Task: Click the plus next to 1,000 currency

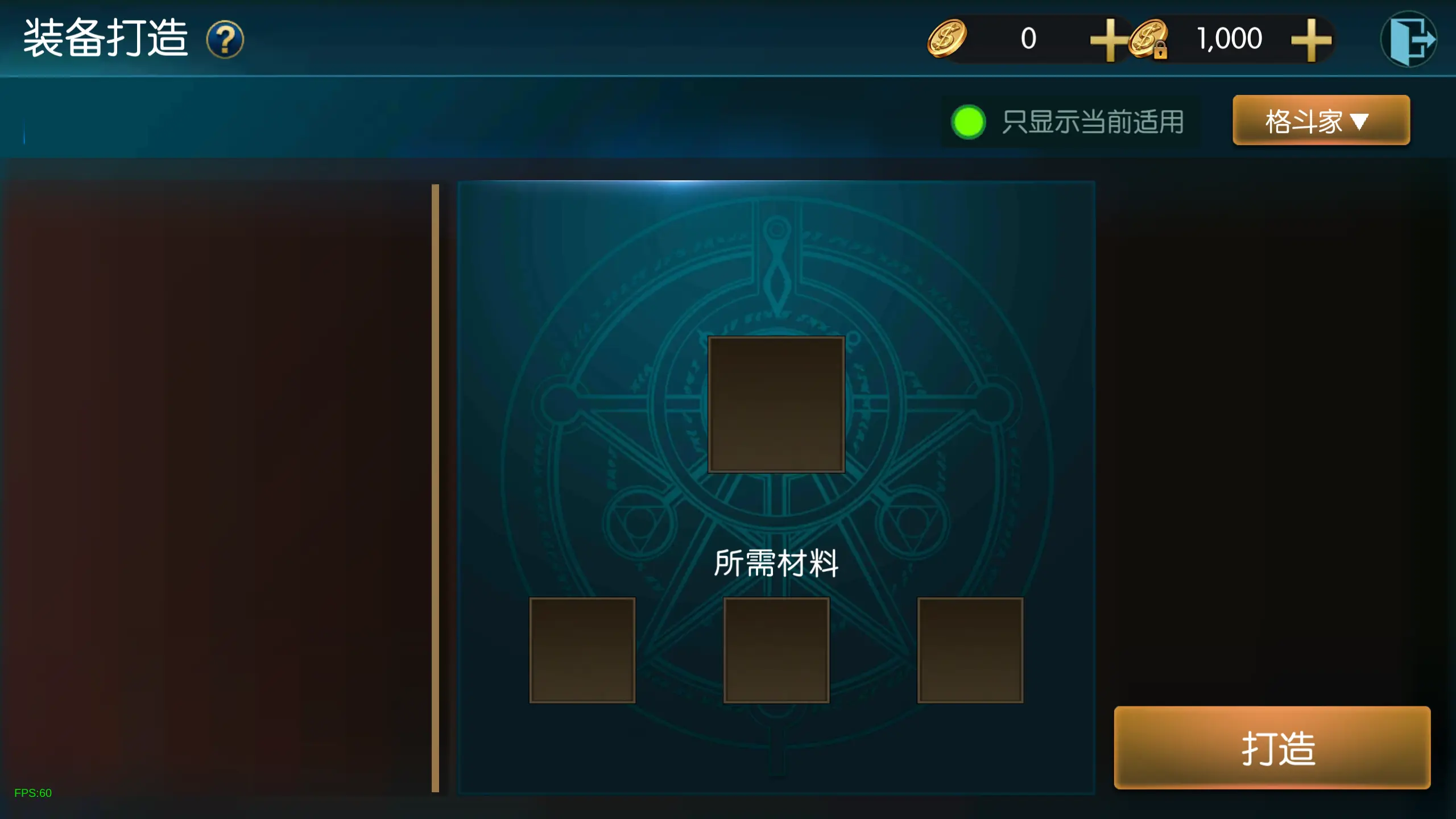Action: pyautogui.click(x=1311, y=39)
